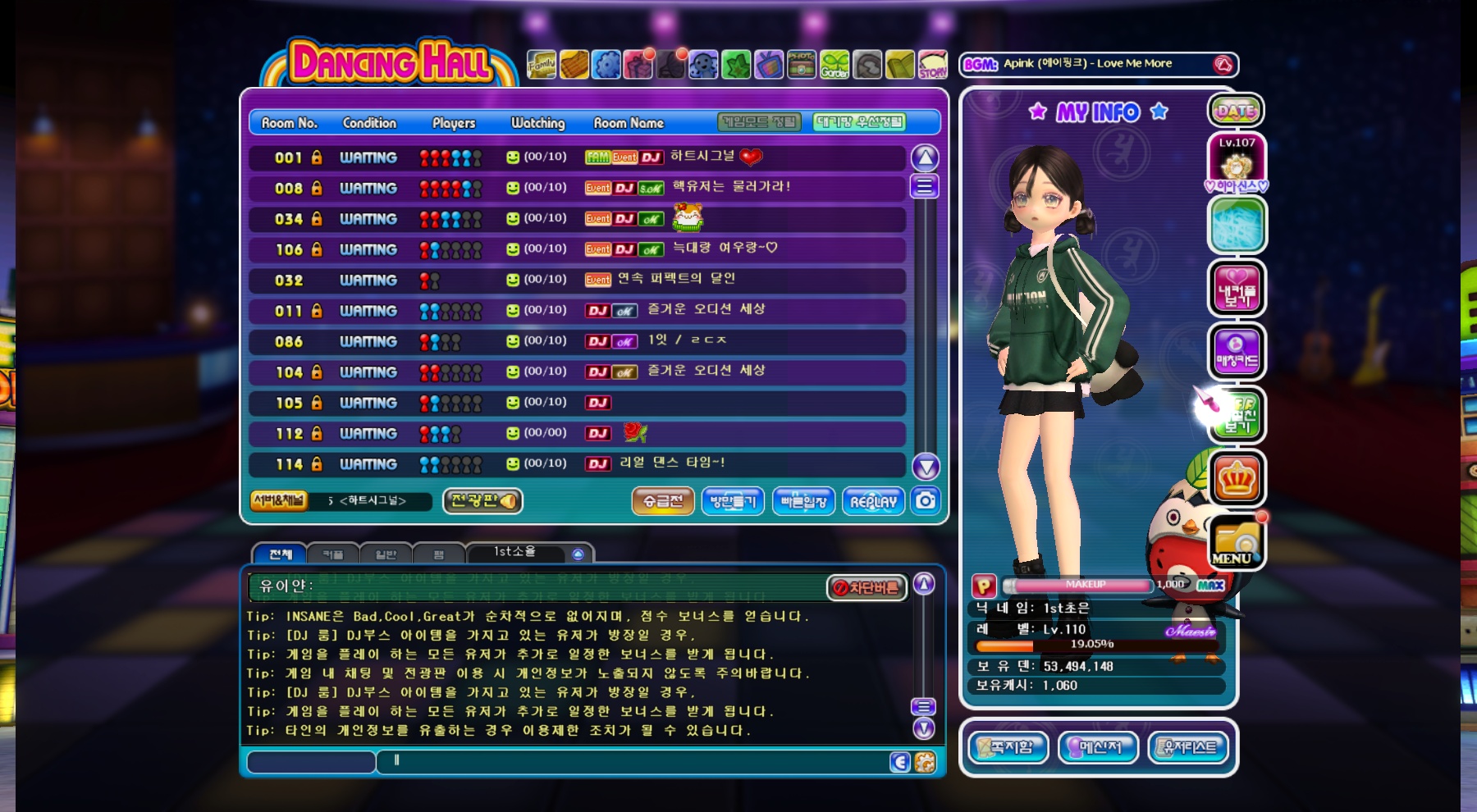Image resolution: width=1477 pixels, height=812 pixels.
Task: Take a screenshot with the camera button
Action: pos(926,500)
